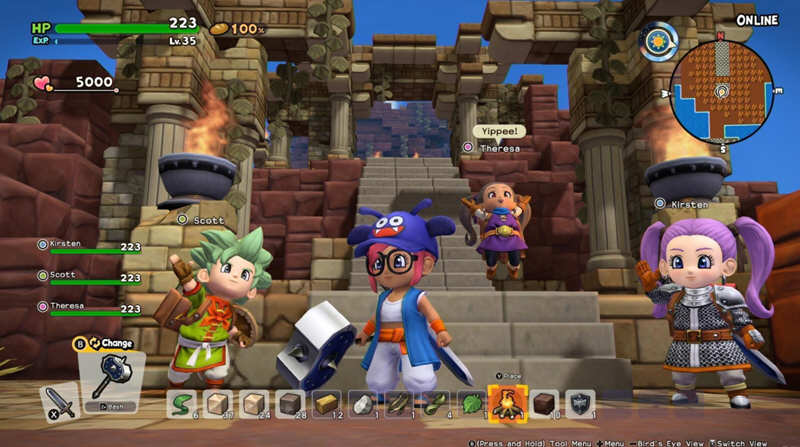Click Kirsten's entry in the party list

[x=90, y=246]
